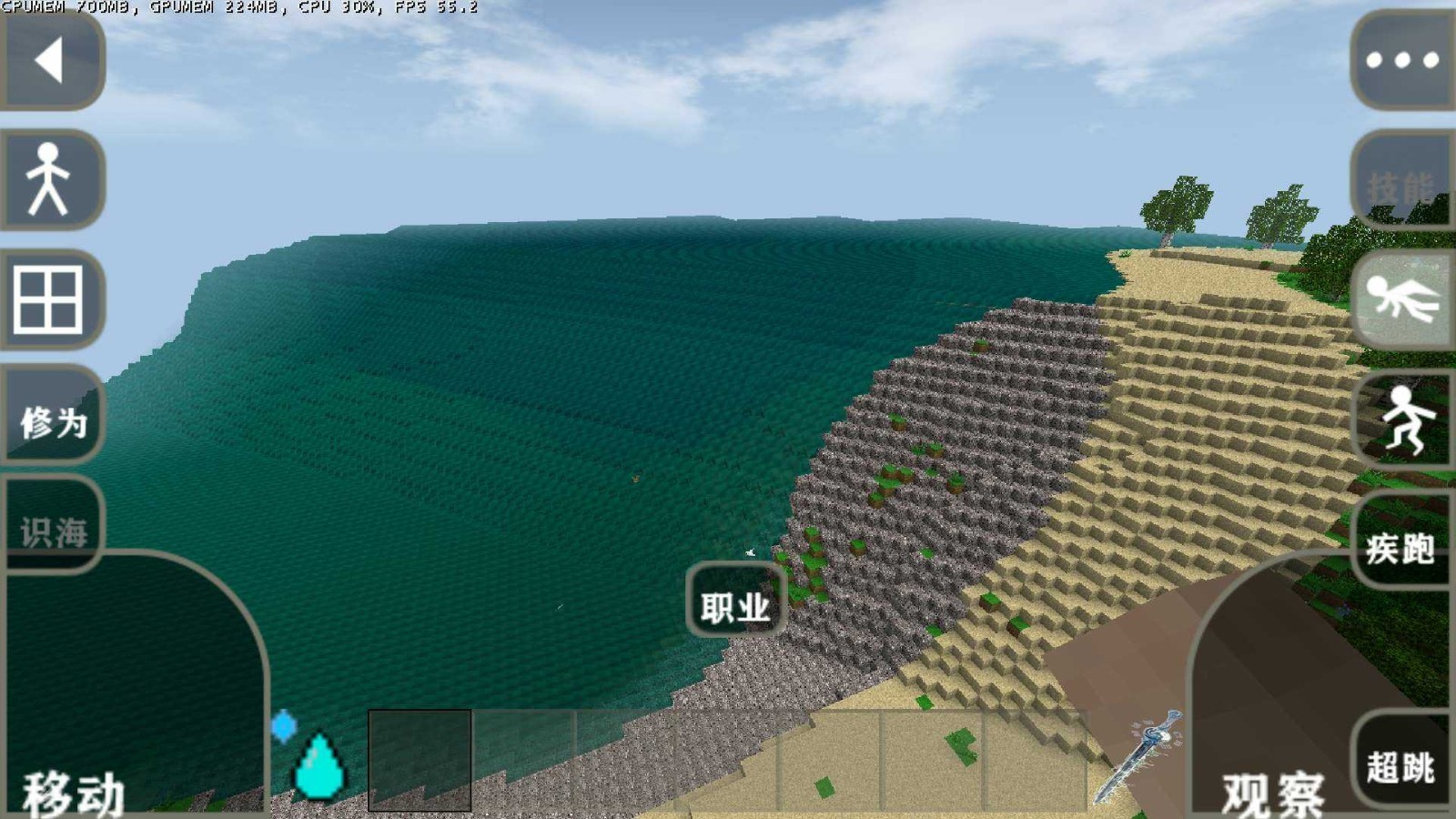Toggle the lying-down figure button
The image size is (1456, 819).
pyautogui.click(x=1402, y=300)
